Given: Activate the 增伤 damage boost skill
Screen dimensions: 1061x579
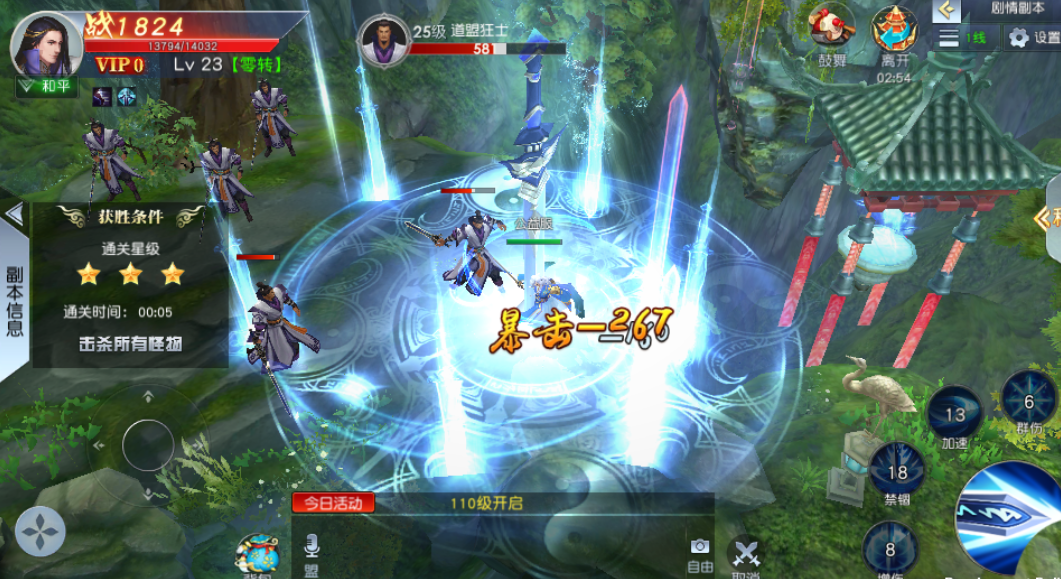Looking at the screenshot, I should pos(889,548).
